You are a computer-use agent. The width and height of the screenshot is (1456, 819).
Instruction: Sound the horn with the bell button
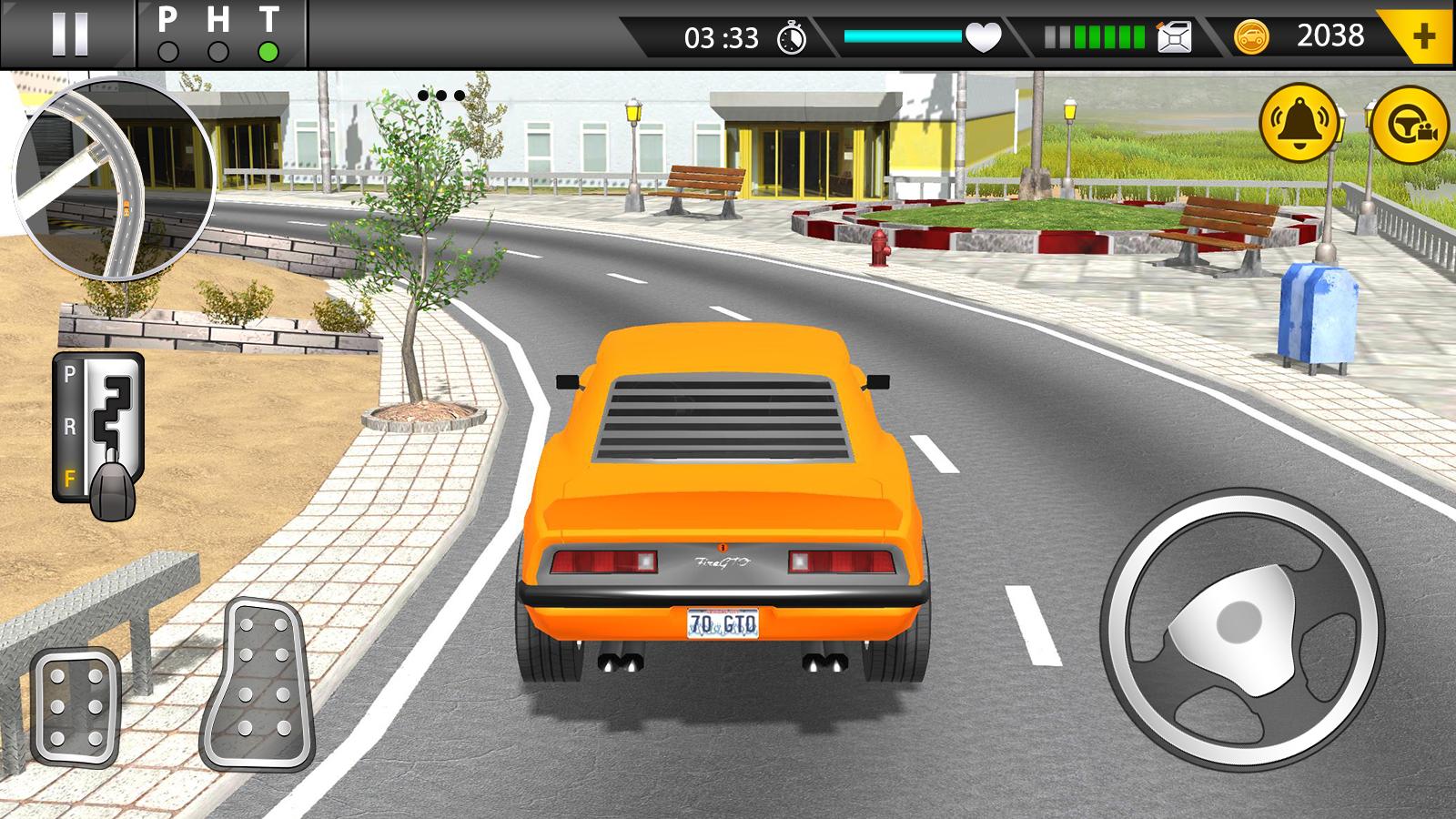pos(1299,123)
